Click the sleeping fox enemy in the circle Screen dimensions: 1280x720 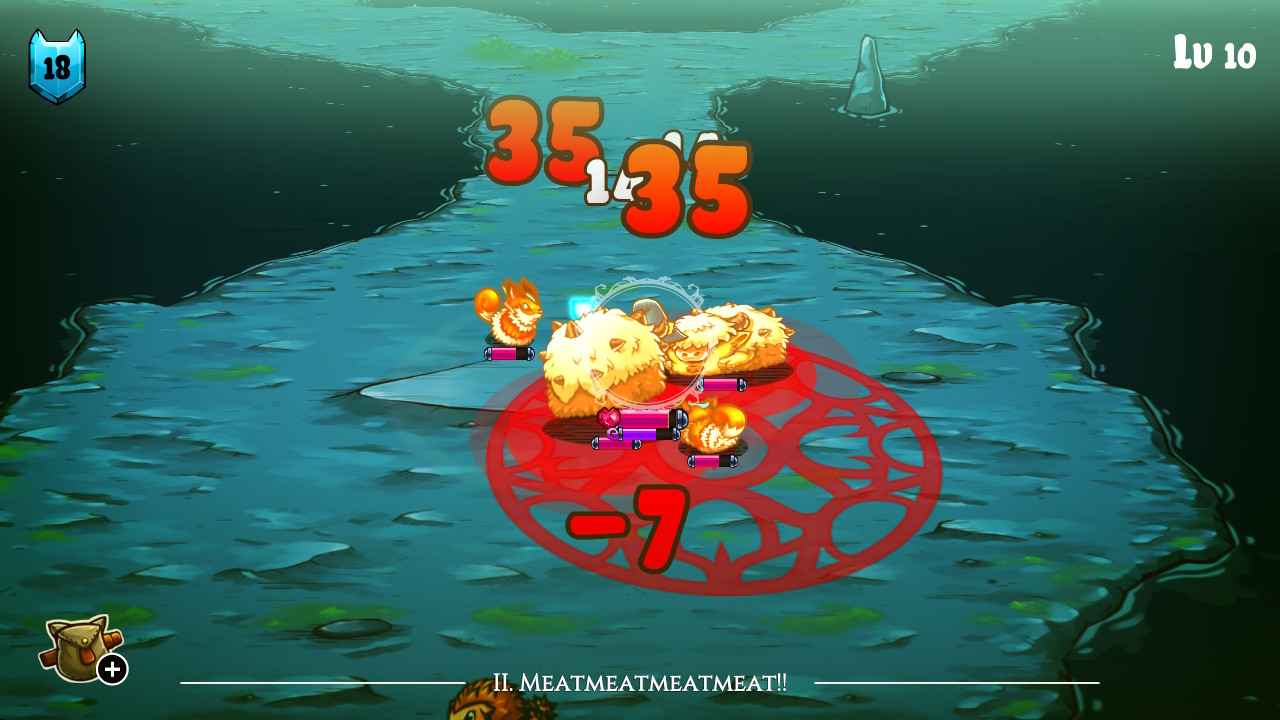pyautogui.click(x=716, y=427)
